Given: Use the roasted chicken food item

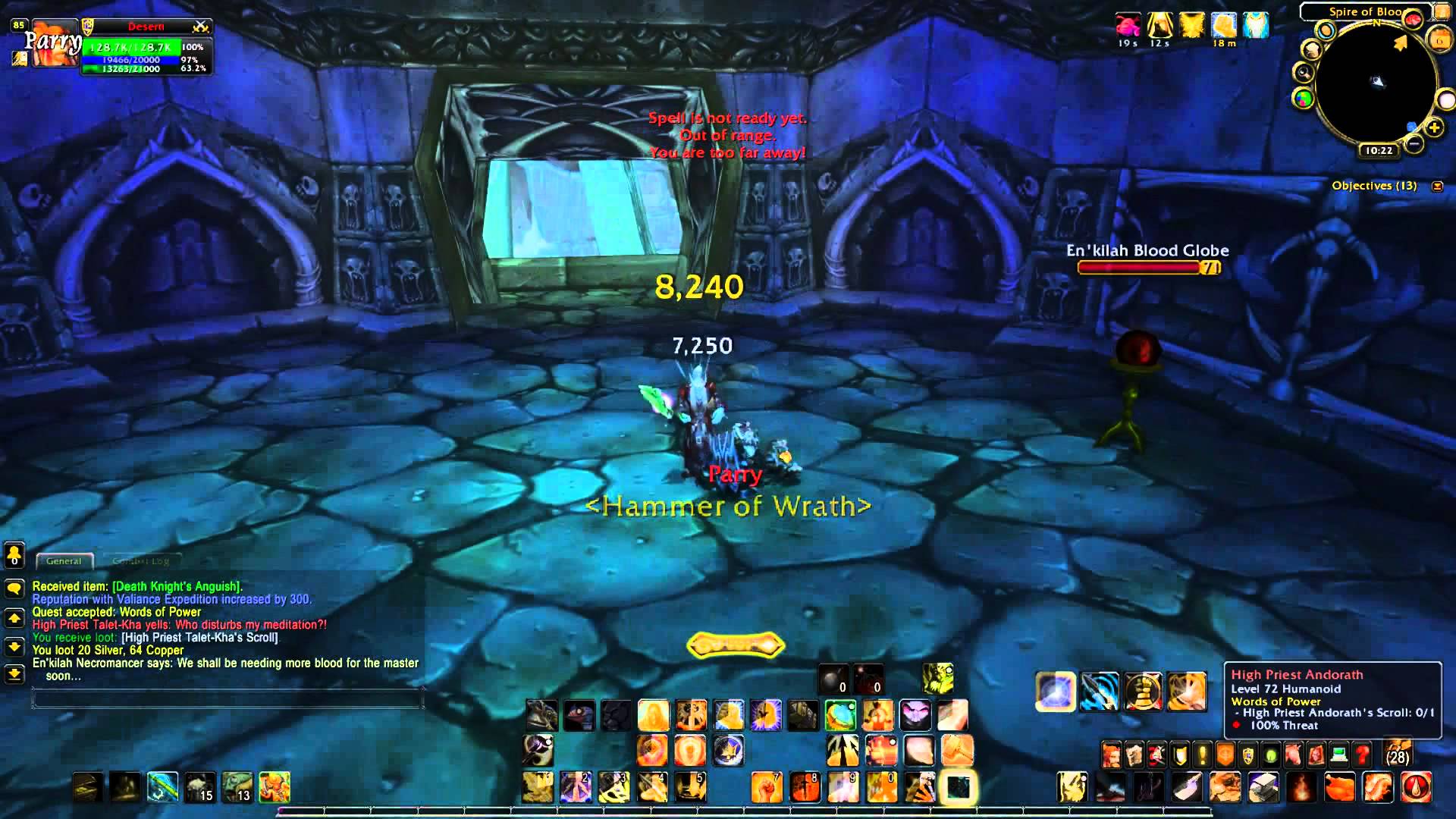Looking at the screenshot, I should coord(1339,787).
